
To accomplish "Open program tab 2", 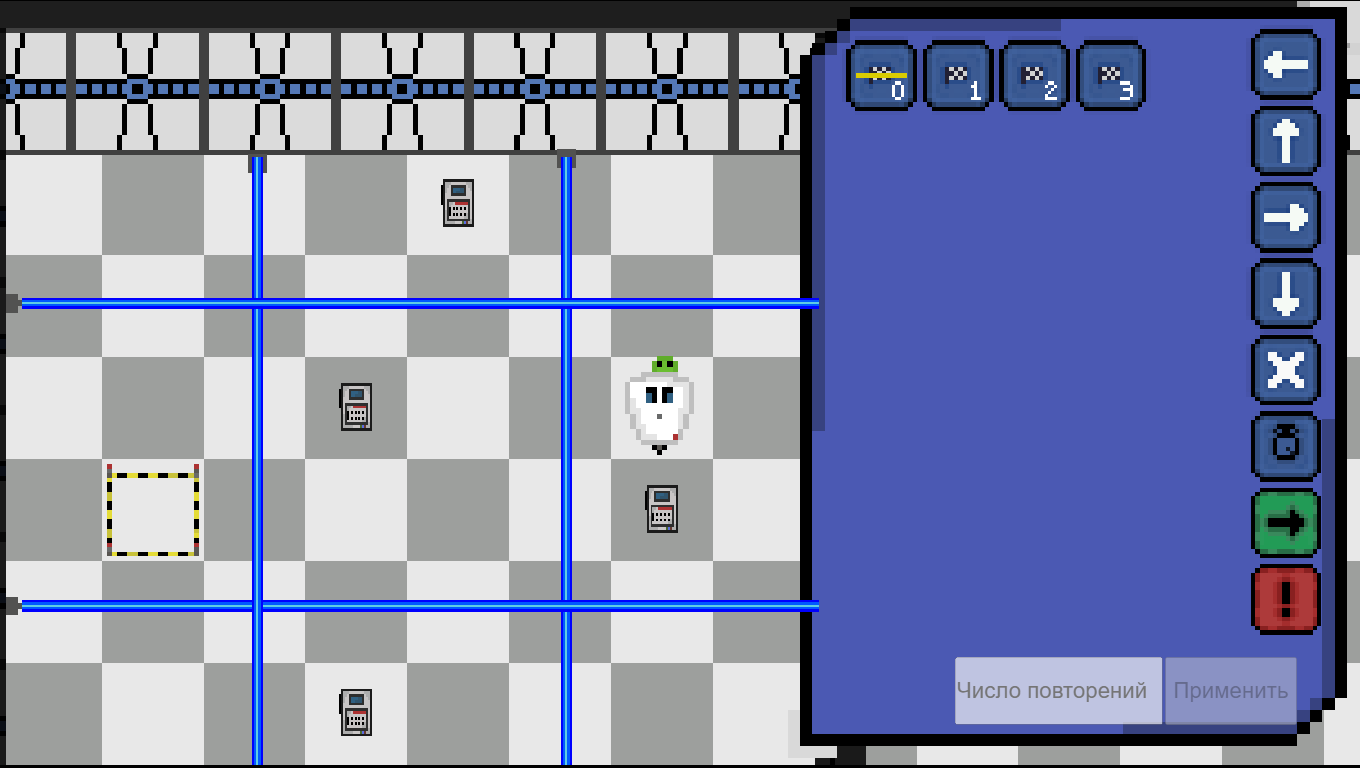I will (1033, 74).
